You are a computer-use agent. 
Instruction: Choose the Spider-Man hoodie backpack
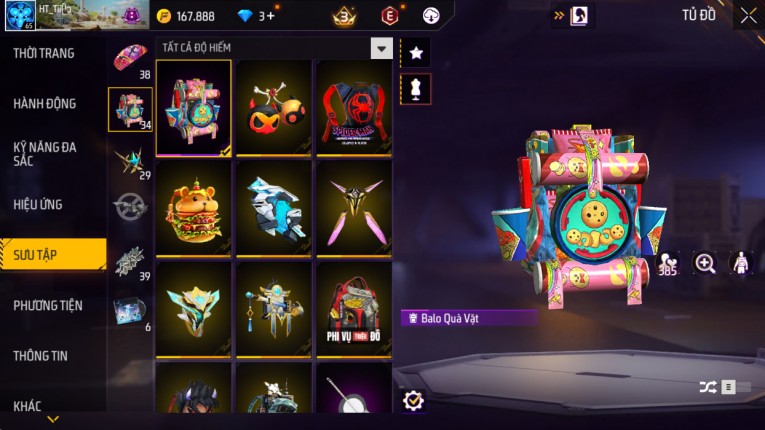[x=354, y=108]
